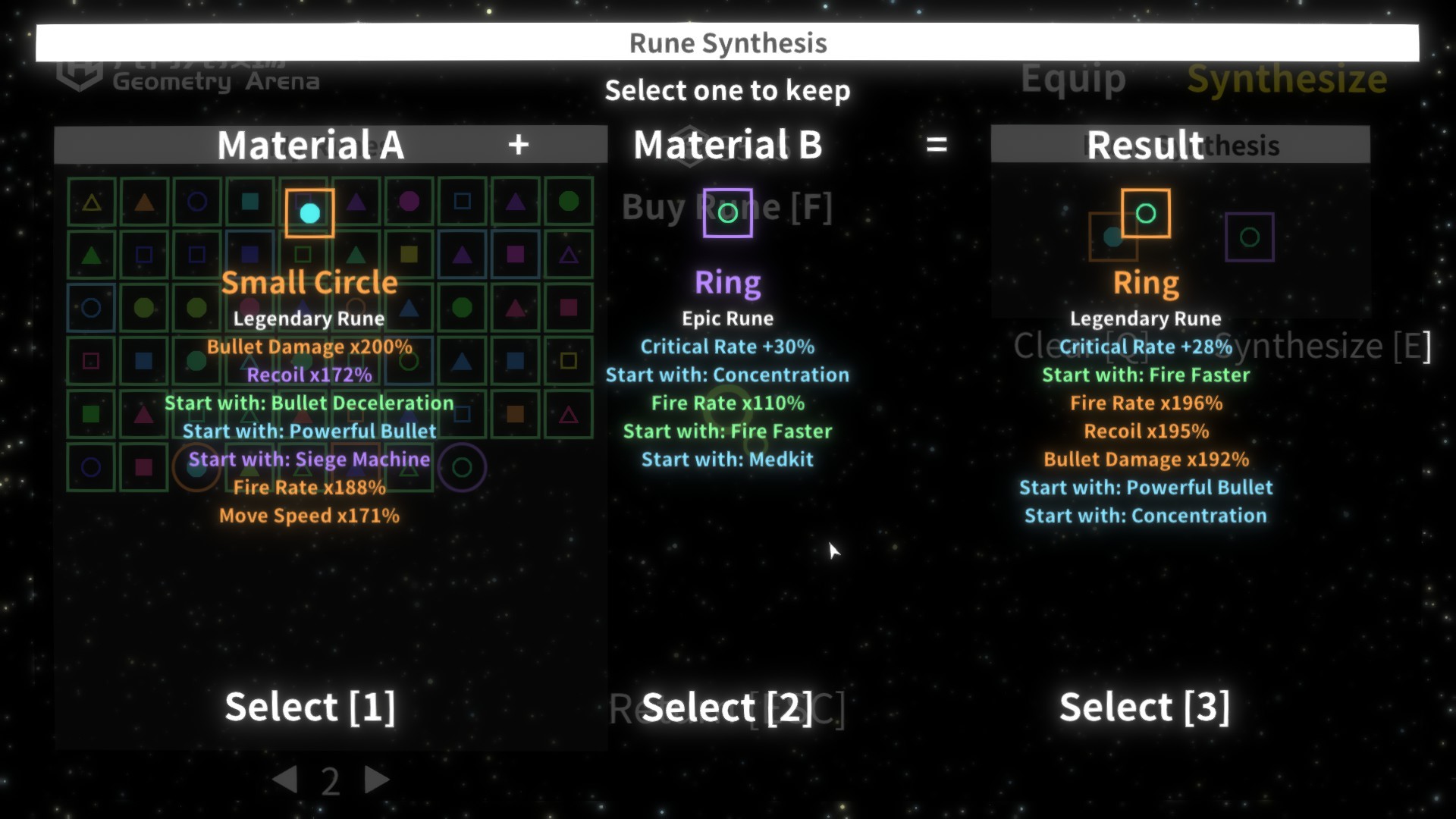This screenshot has width=1456, height=819.
Task: Click the Small Circle legendary rune icon
Action: tap(309, 213)
